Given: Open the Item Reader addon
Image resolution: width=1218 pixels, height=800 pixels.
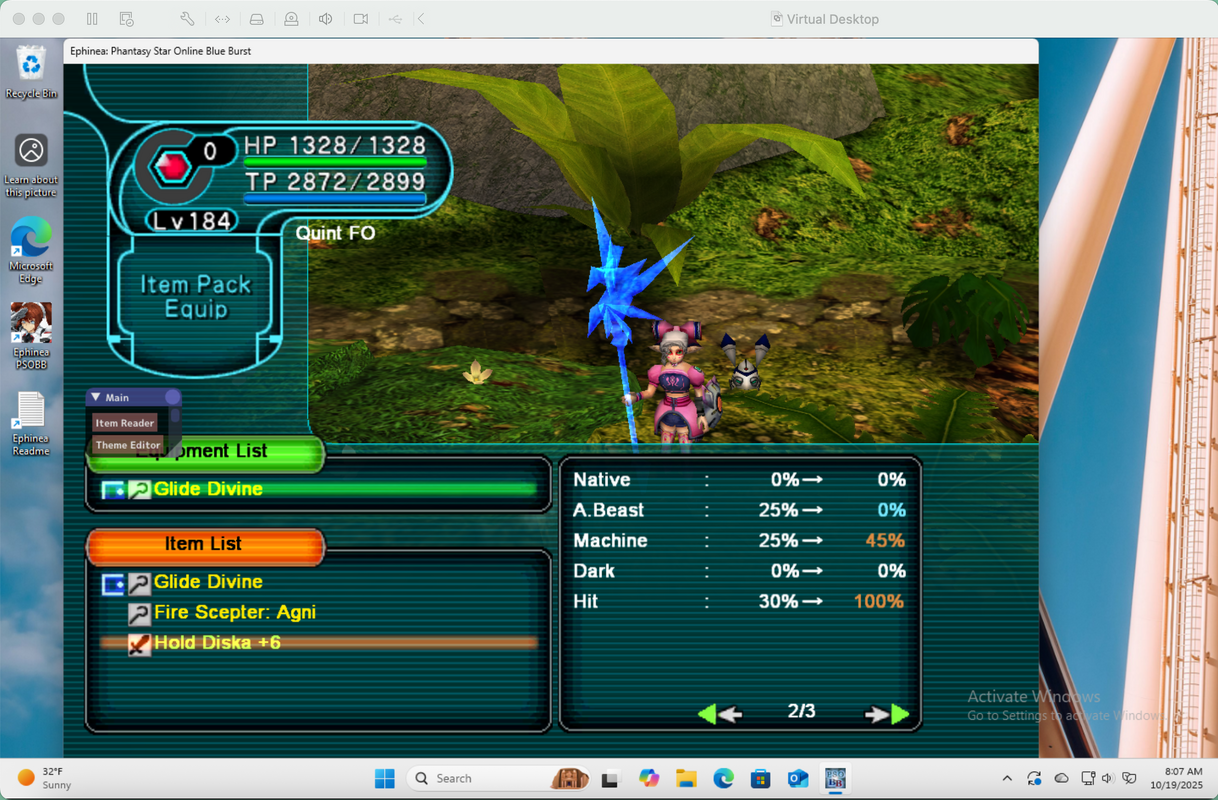Looking at the screenshot, I should 125,423.
